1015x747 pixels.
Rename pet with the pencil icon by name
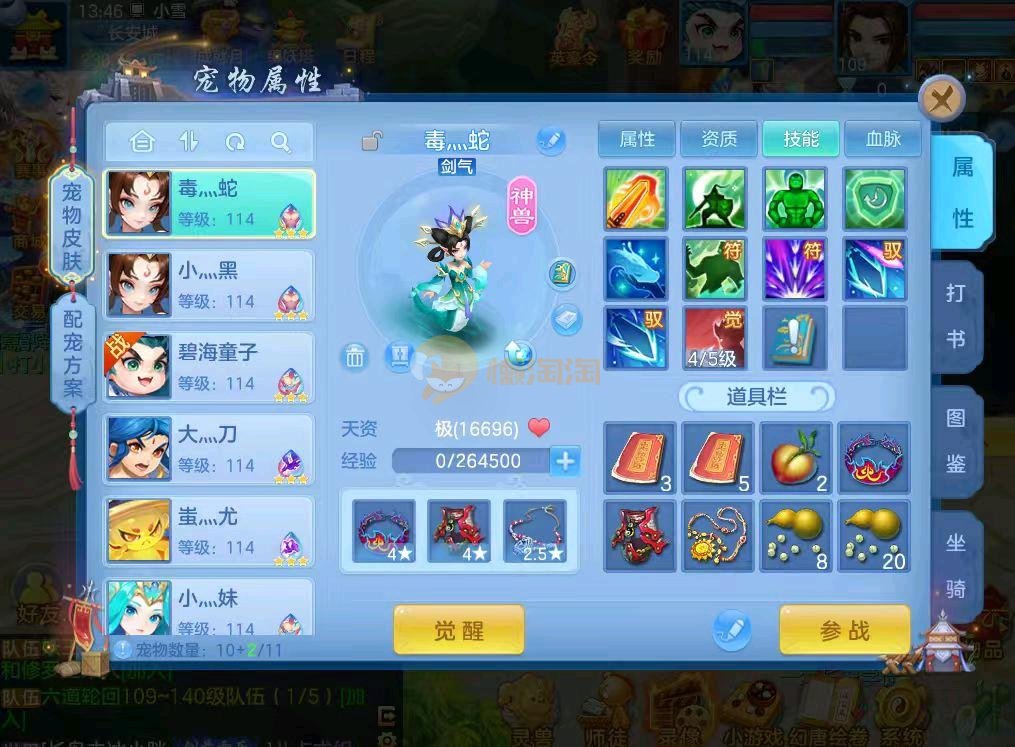[550, 140]
